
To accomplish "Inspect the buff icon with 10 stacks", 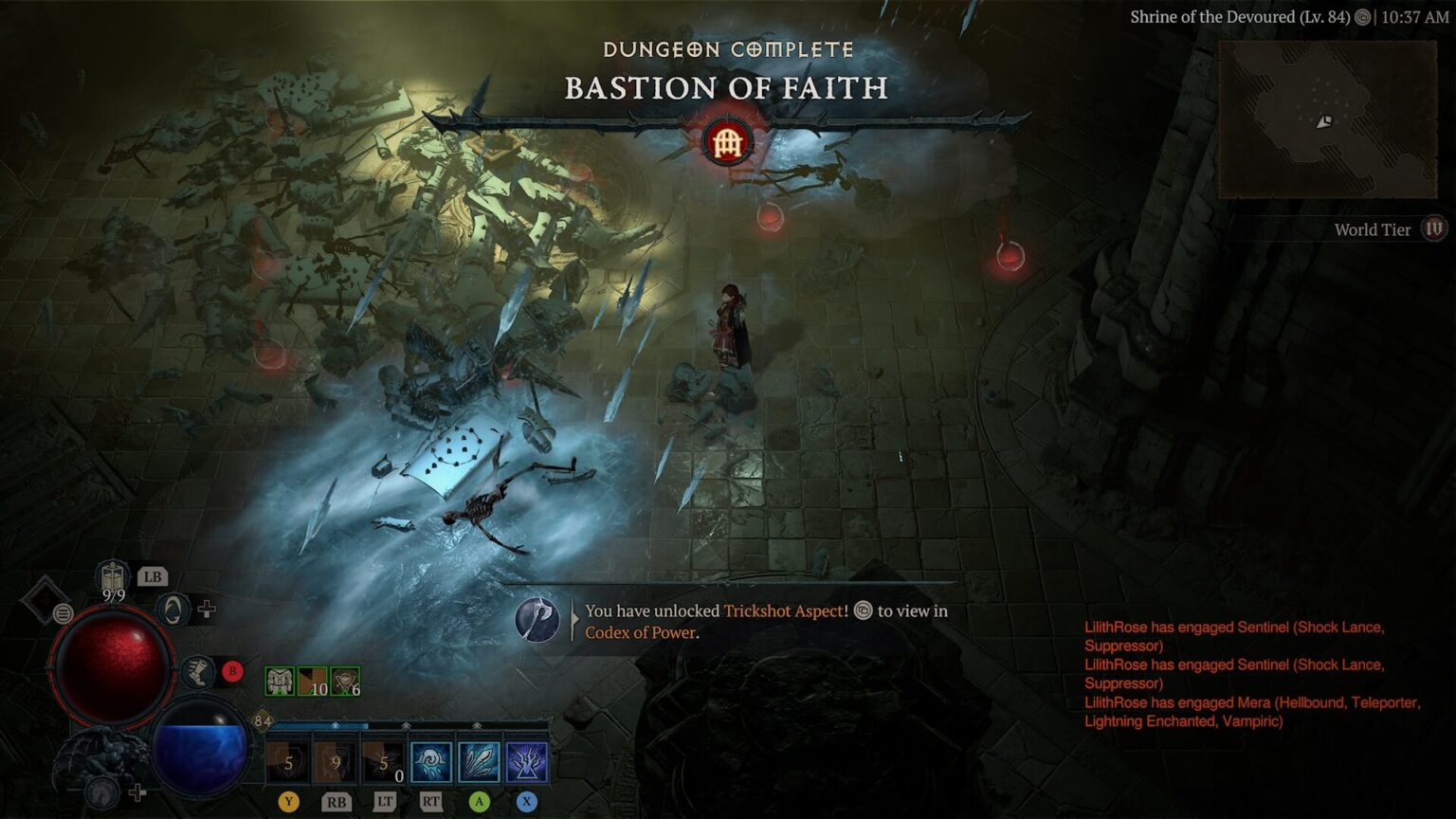I will click(x=313, y=681).
